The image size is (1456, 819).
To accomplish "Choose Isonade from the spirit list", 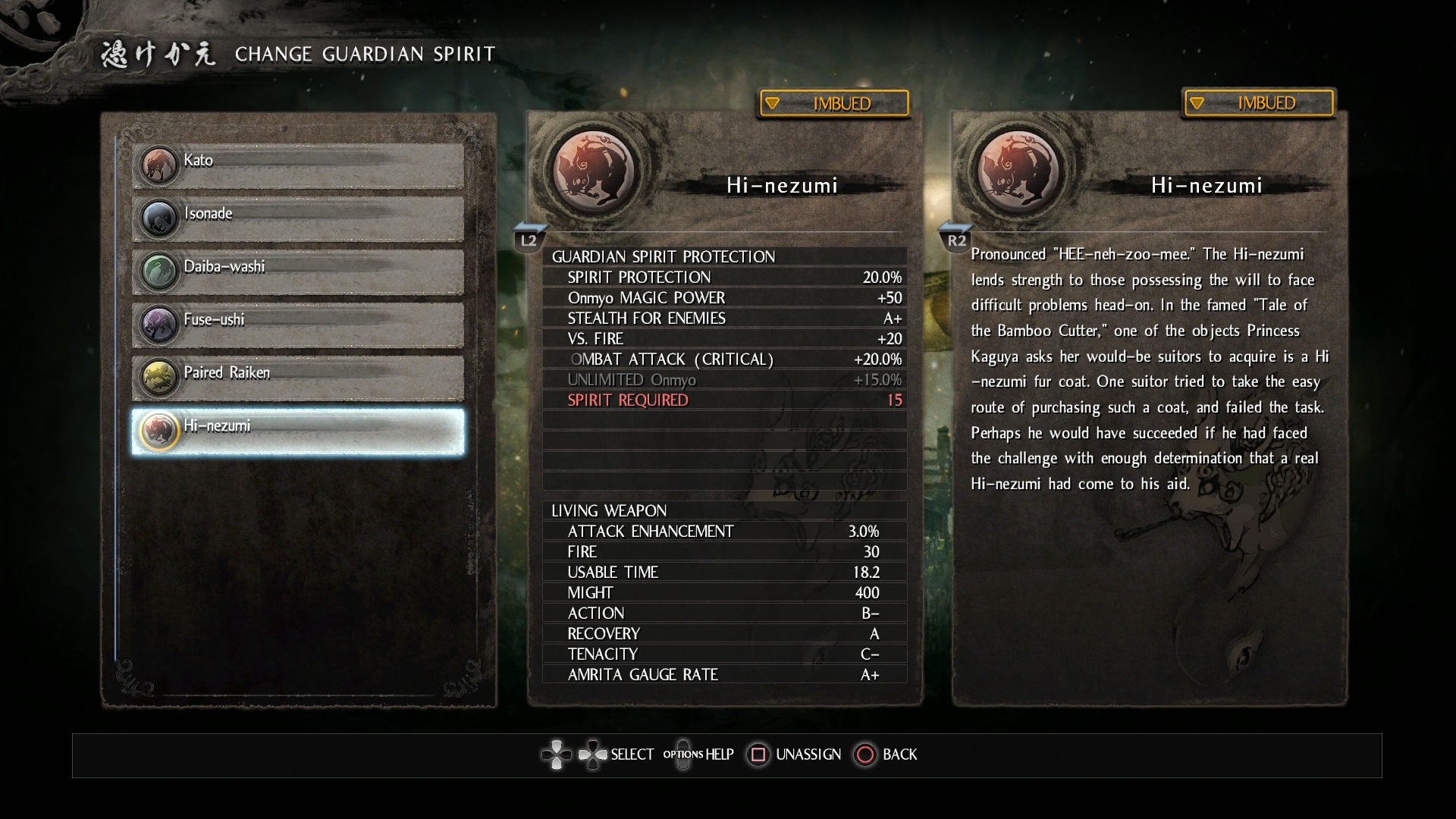I will [x=298, y=218].
